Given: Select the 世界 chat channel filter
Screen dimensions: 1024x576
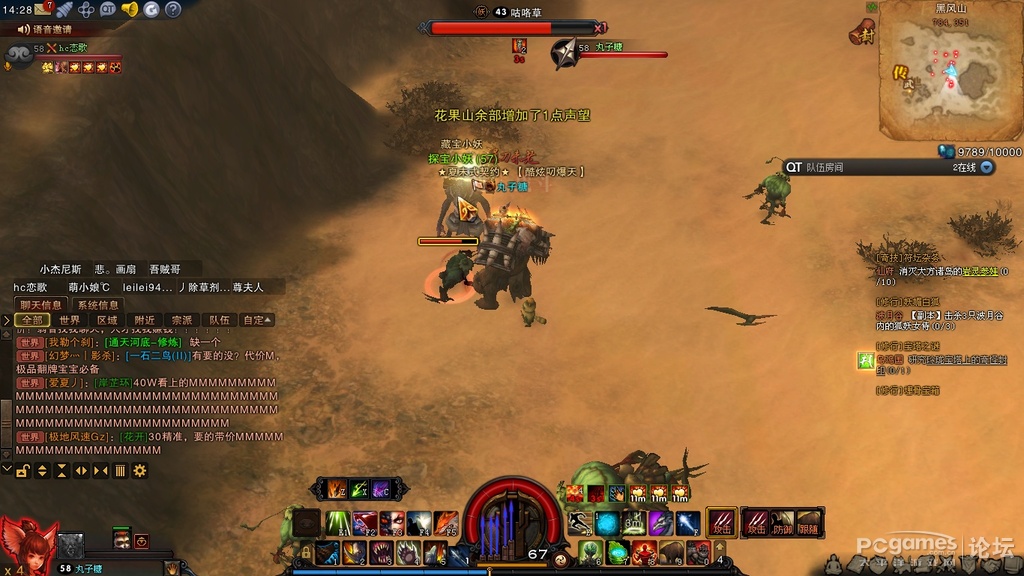Looking at the screenshot, I should 69,320.
